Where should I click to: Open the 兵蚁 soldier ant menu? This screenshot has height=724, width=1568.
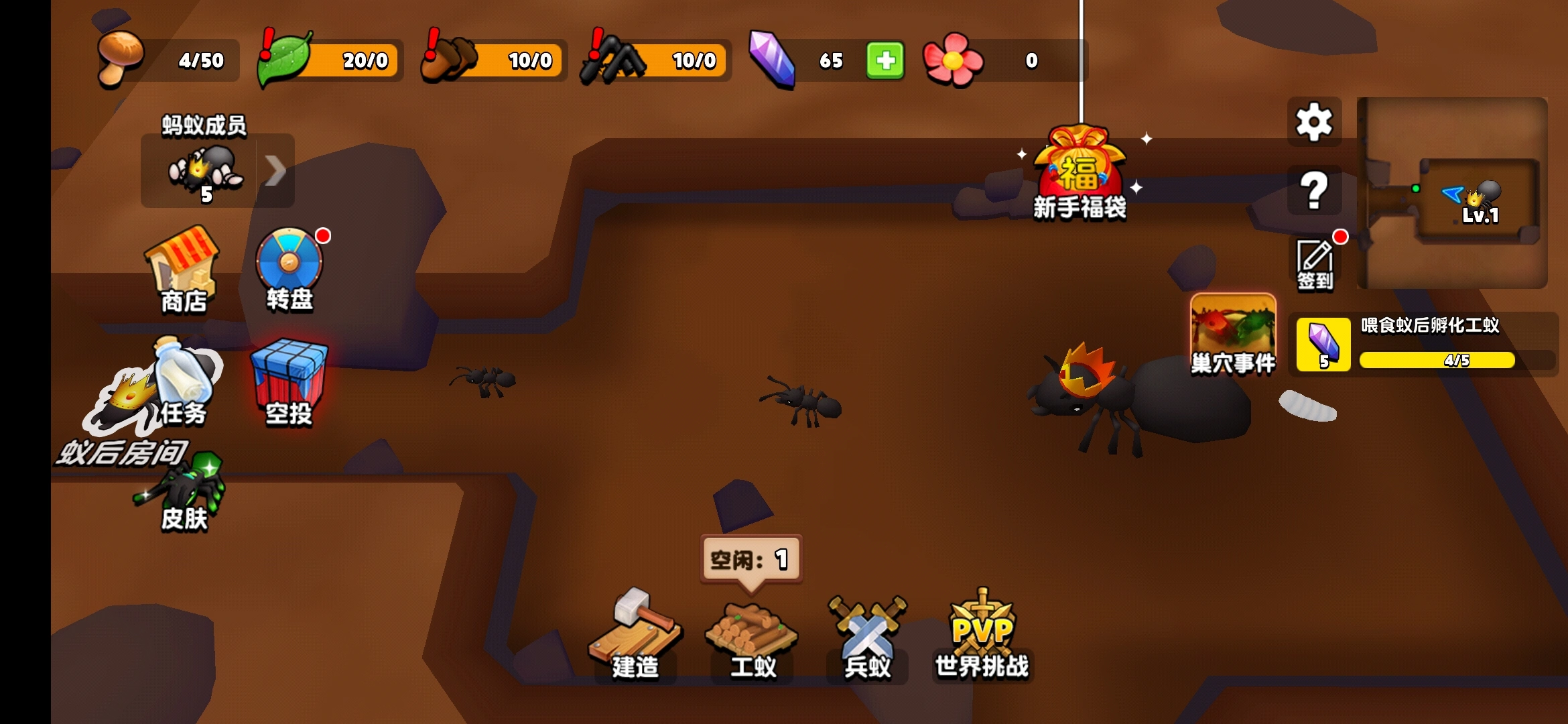(x=867, y=637)
